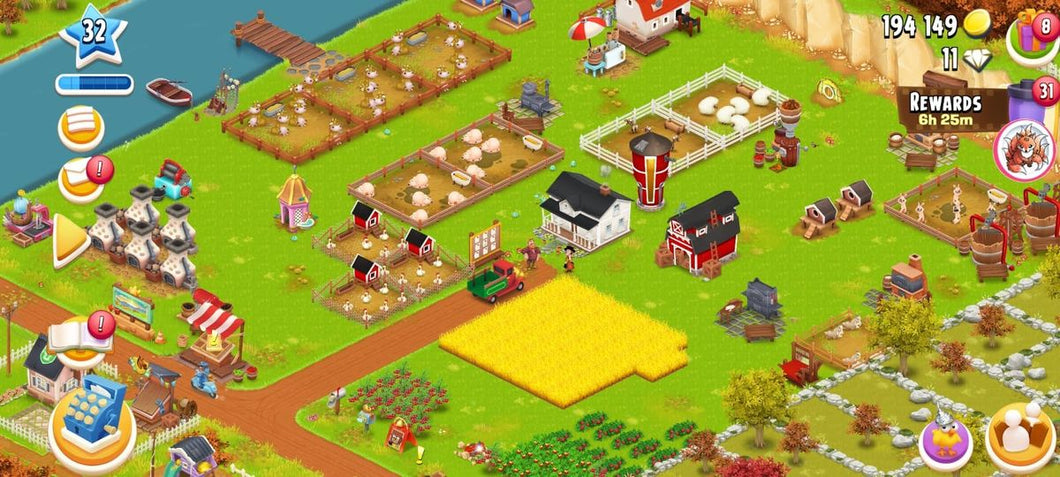This screenshot has width=1060, height=477.
Task: Open the book with the exclamation badge
Action: [x=80, y=338]
